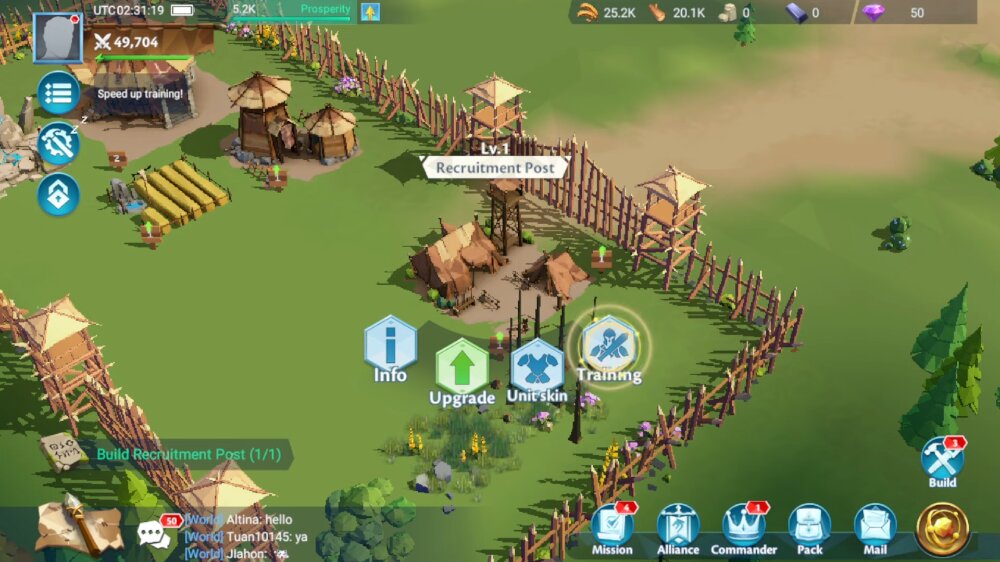Open the list menu icon below the avatar
This screenshot has width=1000, height=562.
point(58,94)
